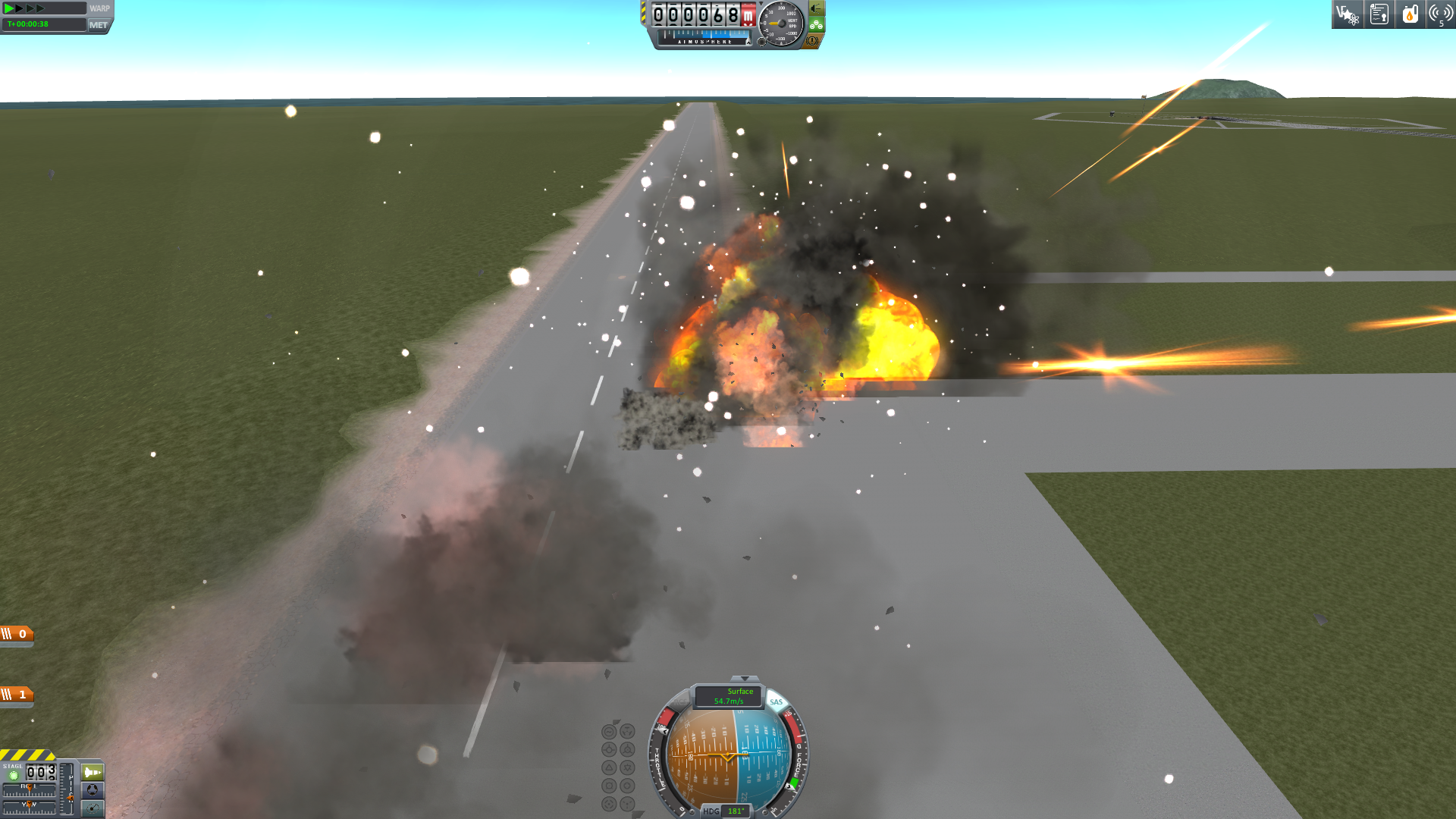Viewport: 1456px width, 819px height.
Task: Open the resources fuel panel
Action: pyautogui.click(x=1410, y=14)
